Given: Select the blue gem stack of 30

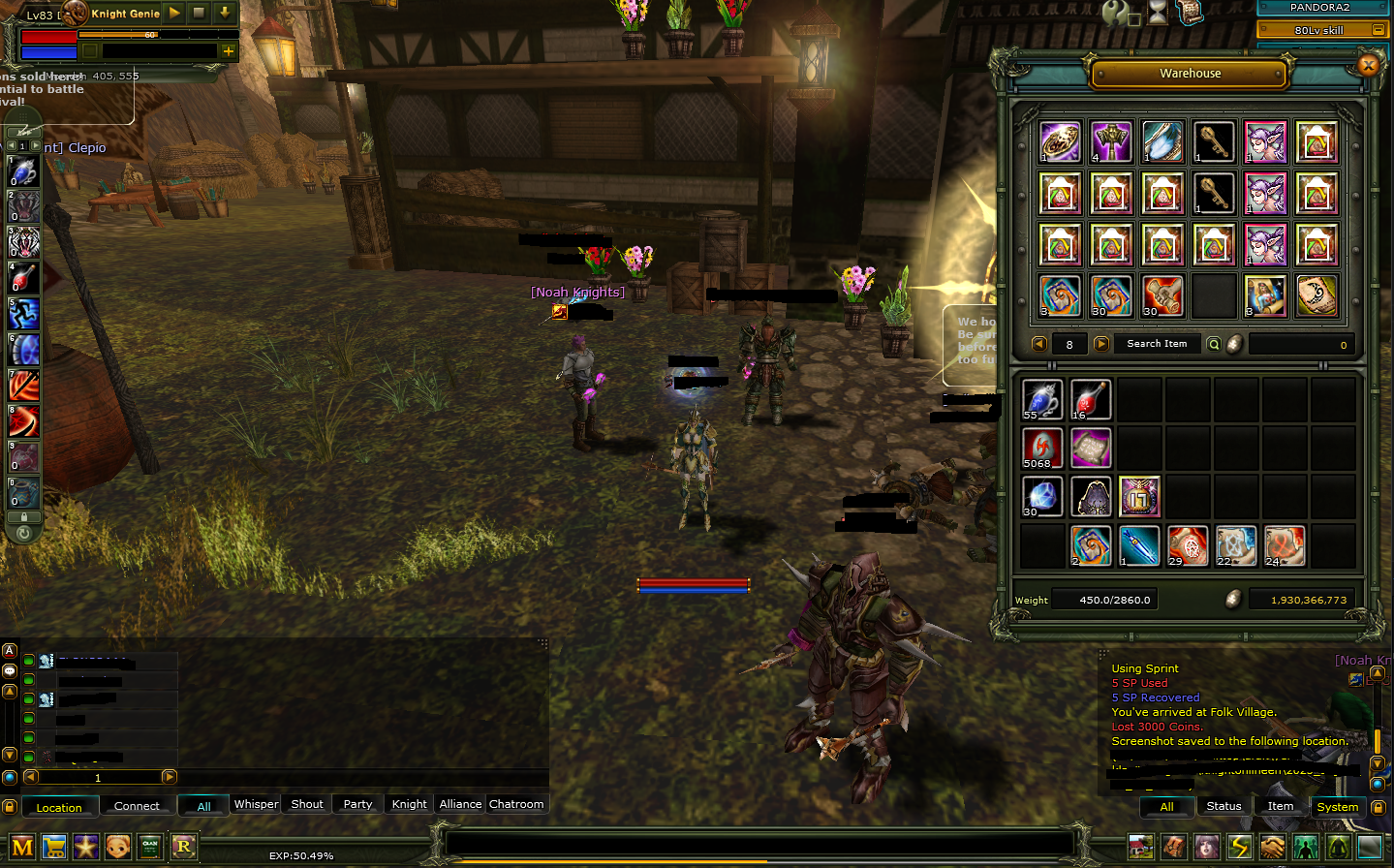Looking at the screenshot, I should [x=1042, y=496].
